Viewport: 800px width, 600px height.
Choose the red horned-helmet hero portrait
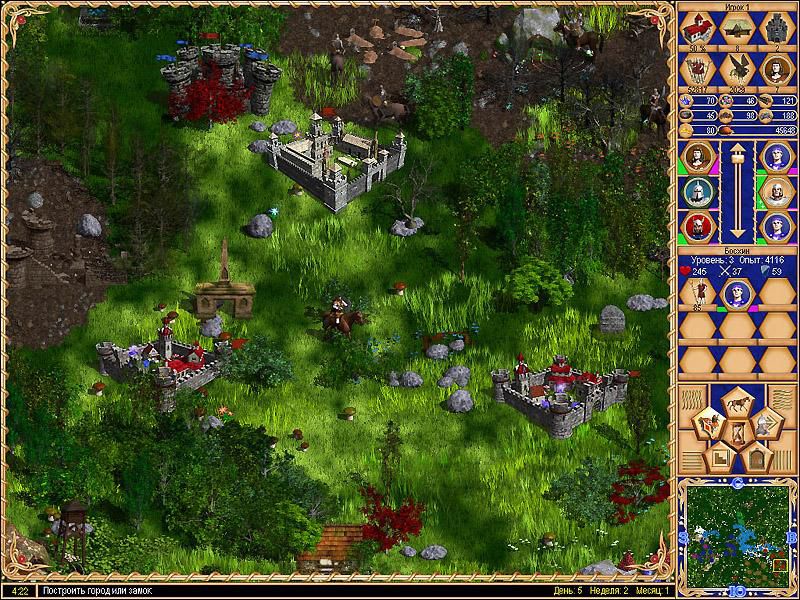point(695,226)
